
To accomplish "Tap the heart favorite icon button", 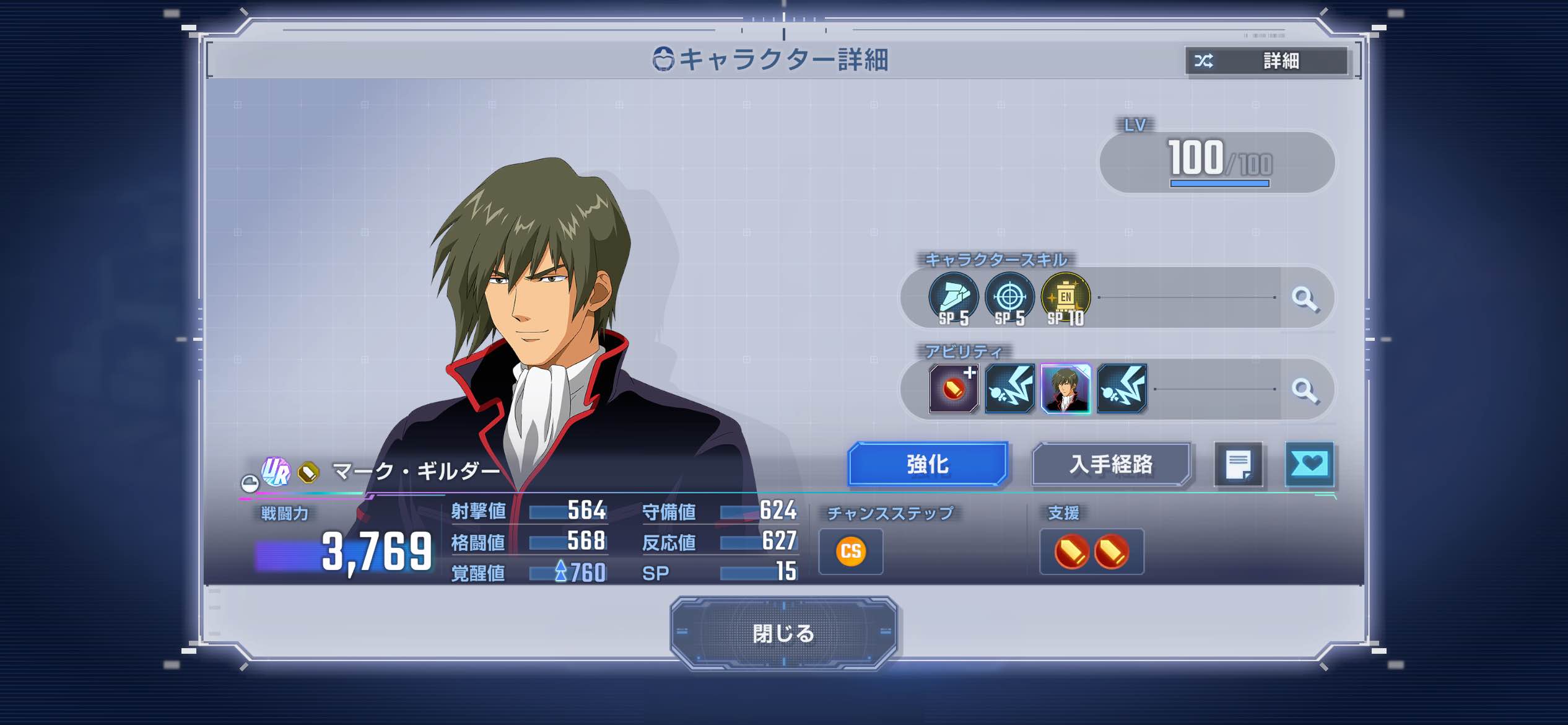I will 1309,464.
